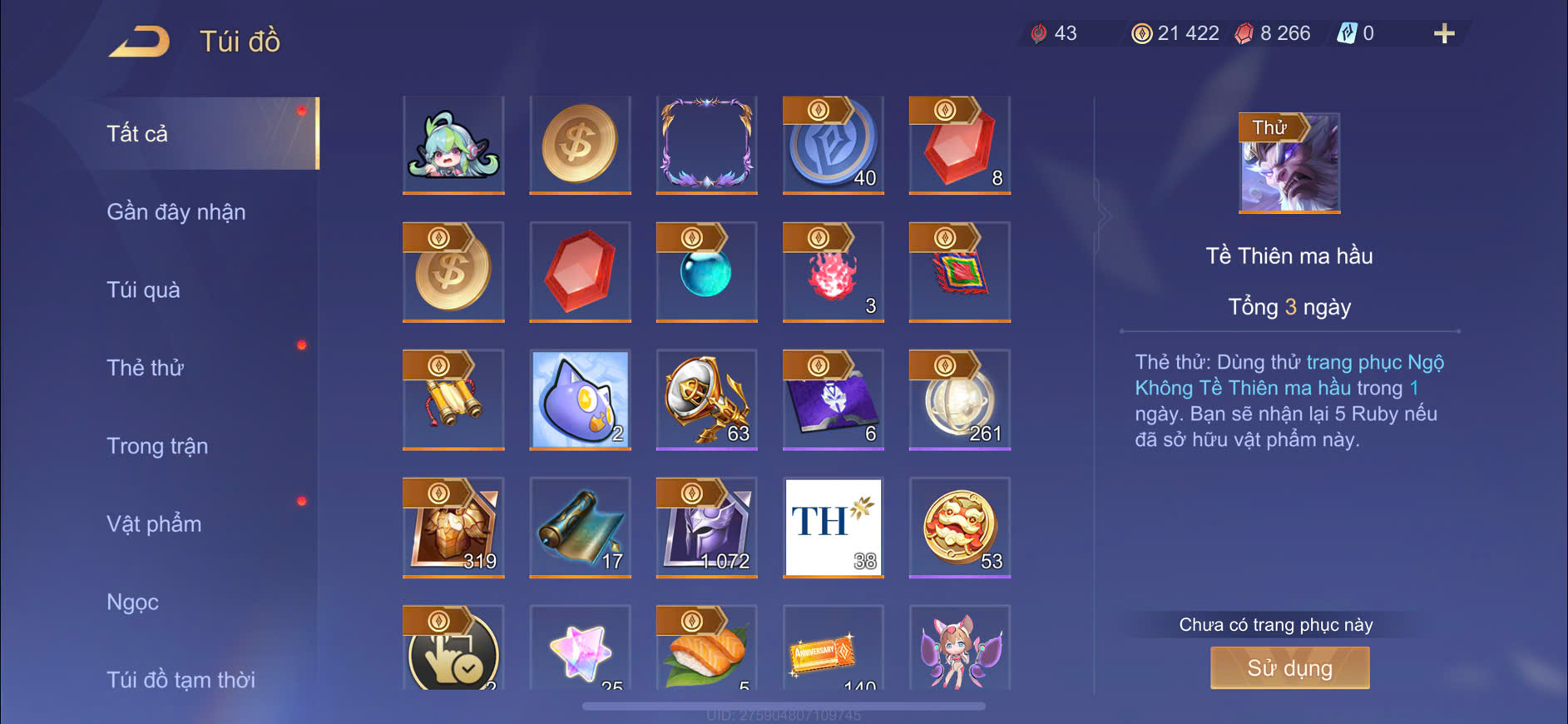Pick the pink flame item
The height and width of the screenshot is (724, 1568).
click(x=833, y=273)
